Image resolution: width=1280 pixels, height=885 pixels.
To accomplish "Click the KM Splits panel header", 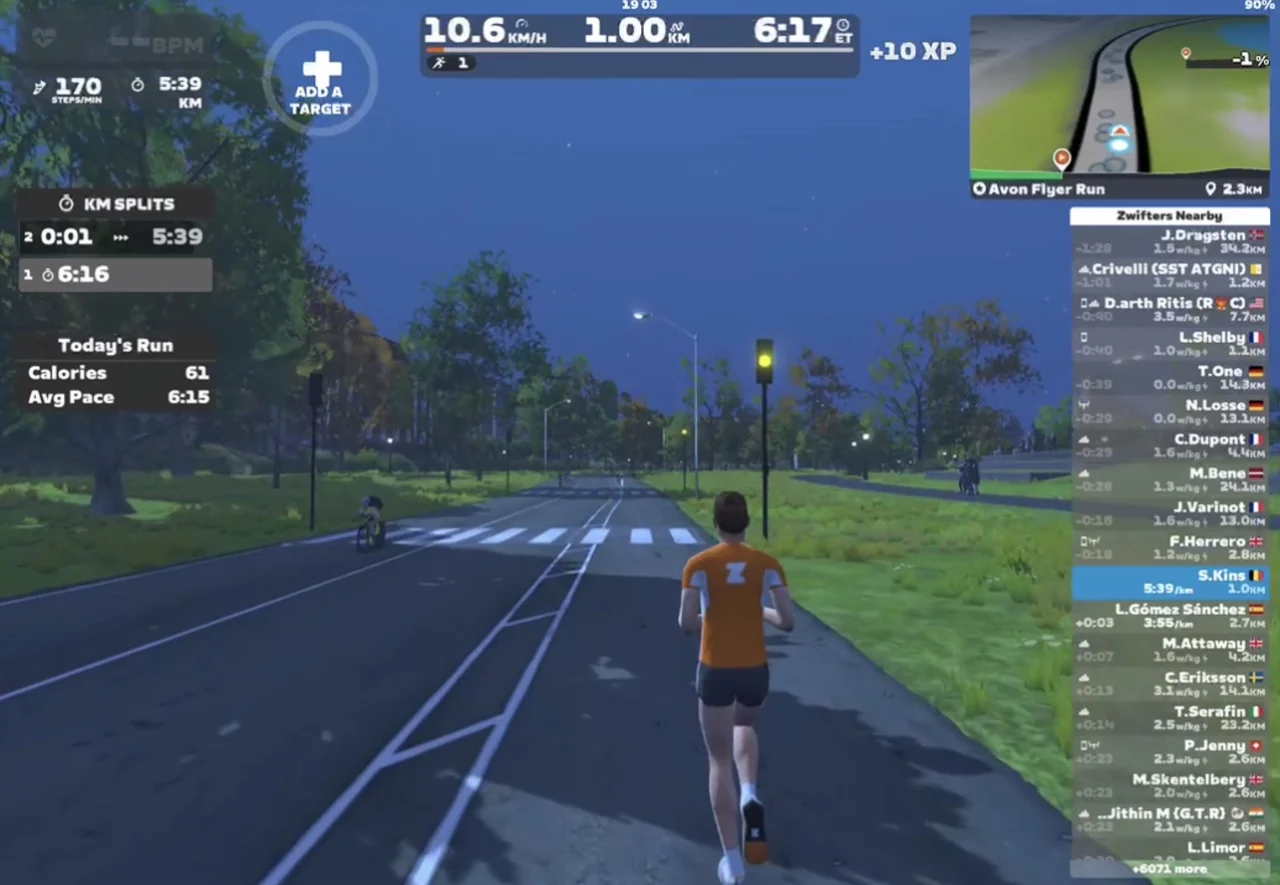I will [115, 204].
